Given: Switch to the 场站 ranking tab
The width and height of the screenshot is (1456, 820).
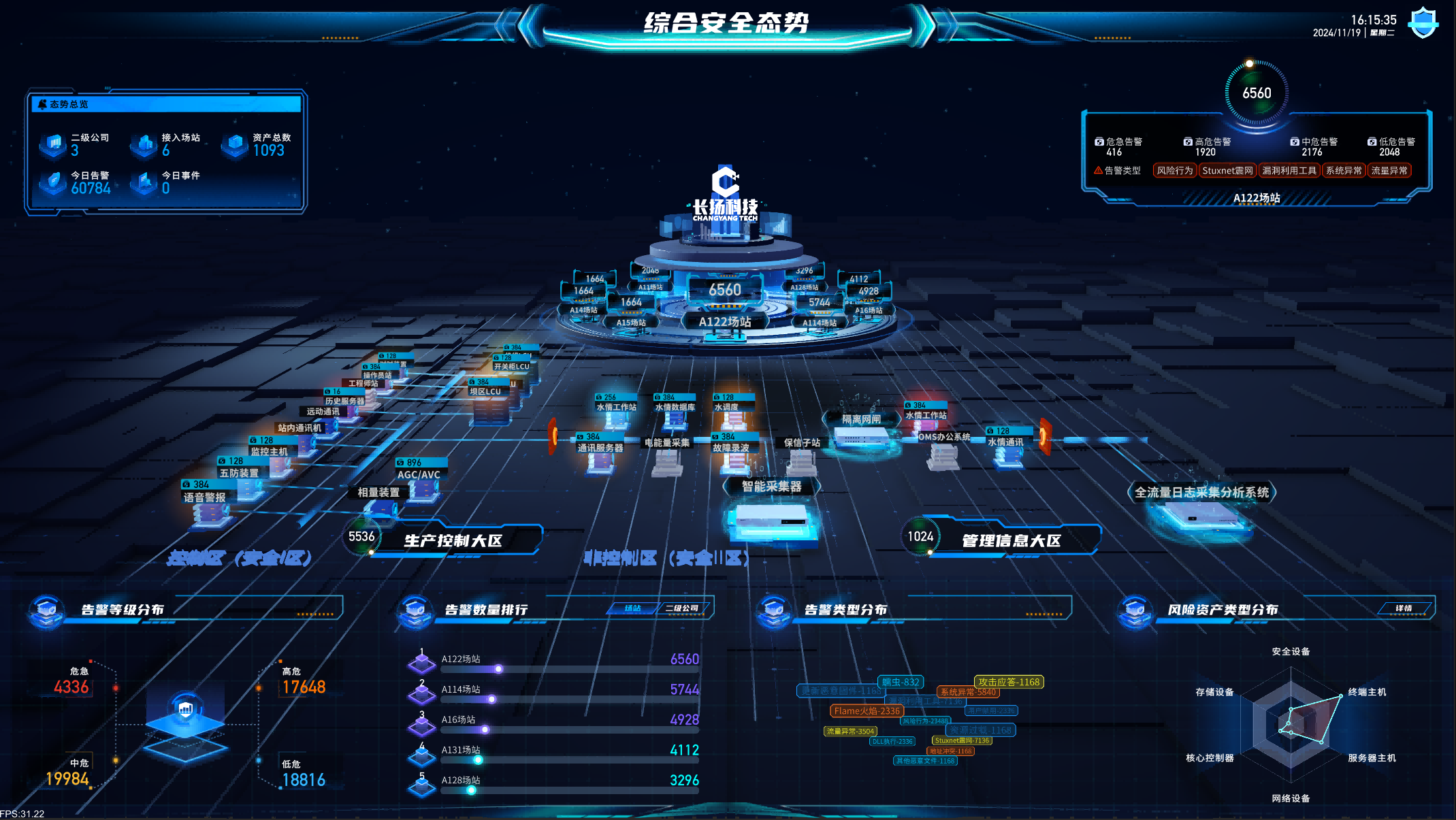Looking at the screenshot, I should point(632,608).
